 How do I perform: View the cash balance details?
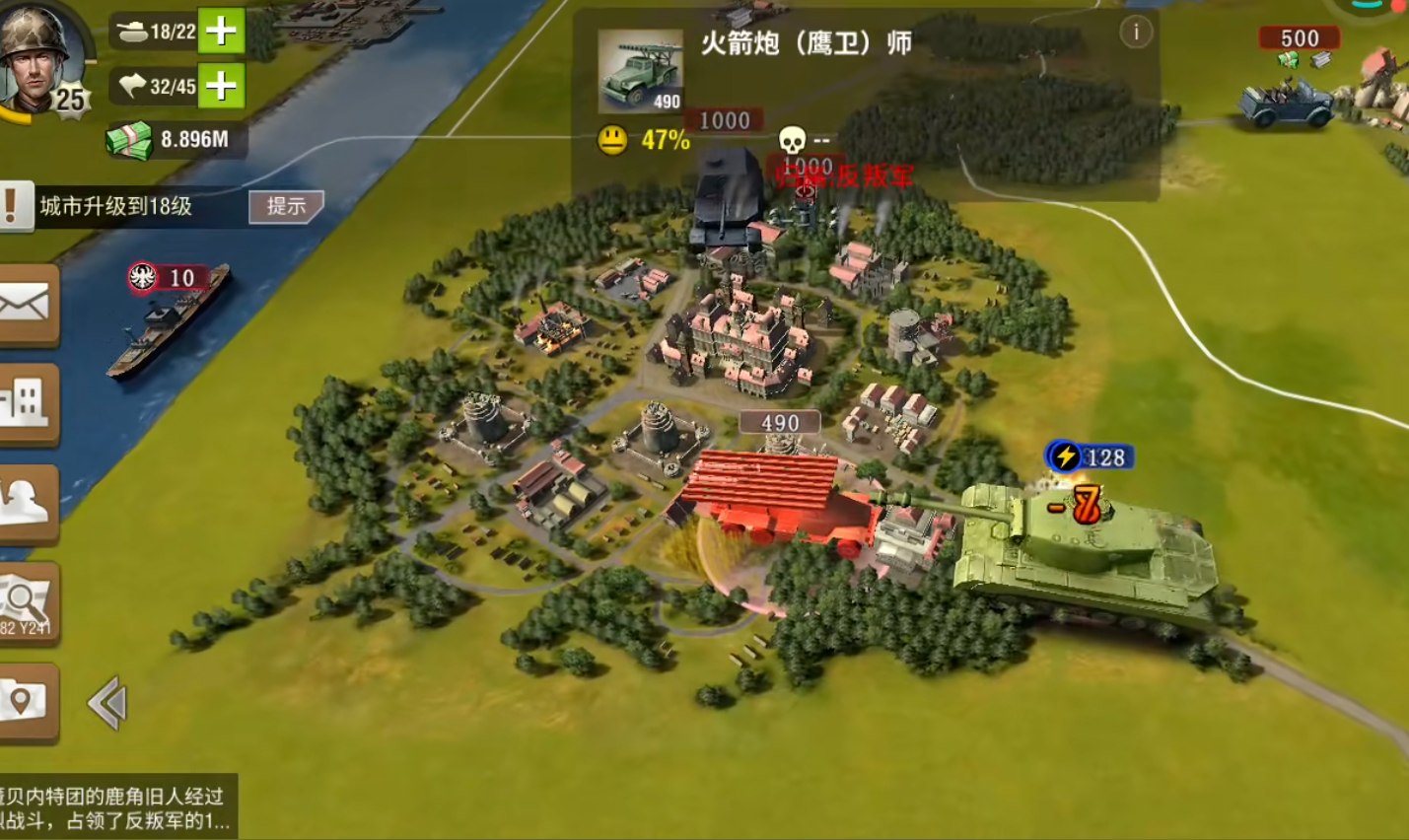tap(176, 140)
